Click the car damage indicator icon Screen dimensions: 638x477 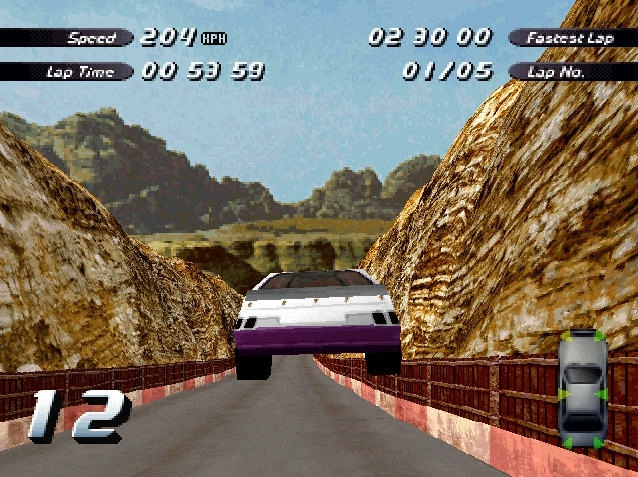[582, 390]
